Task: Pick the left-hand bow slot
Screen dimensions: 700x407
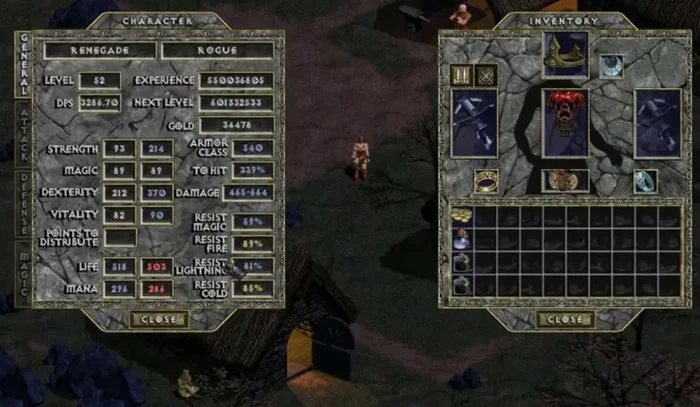Action: (475, 124)
